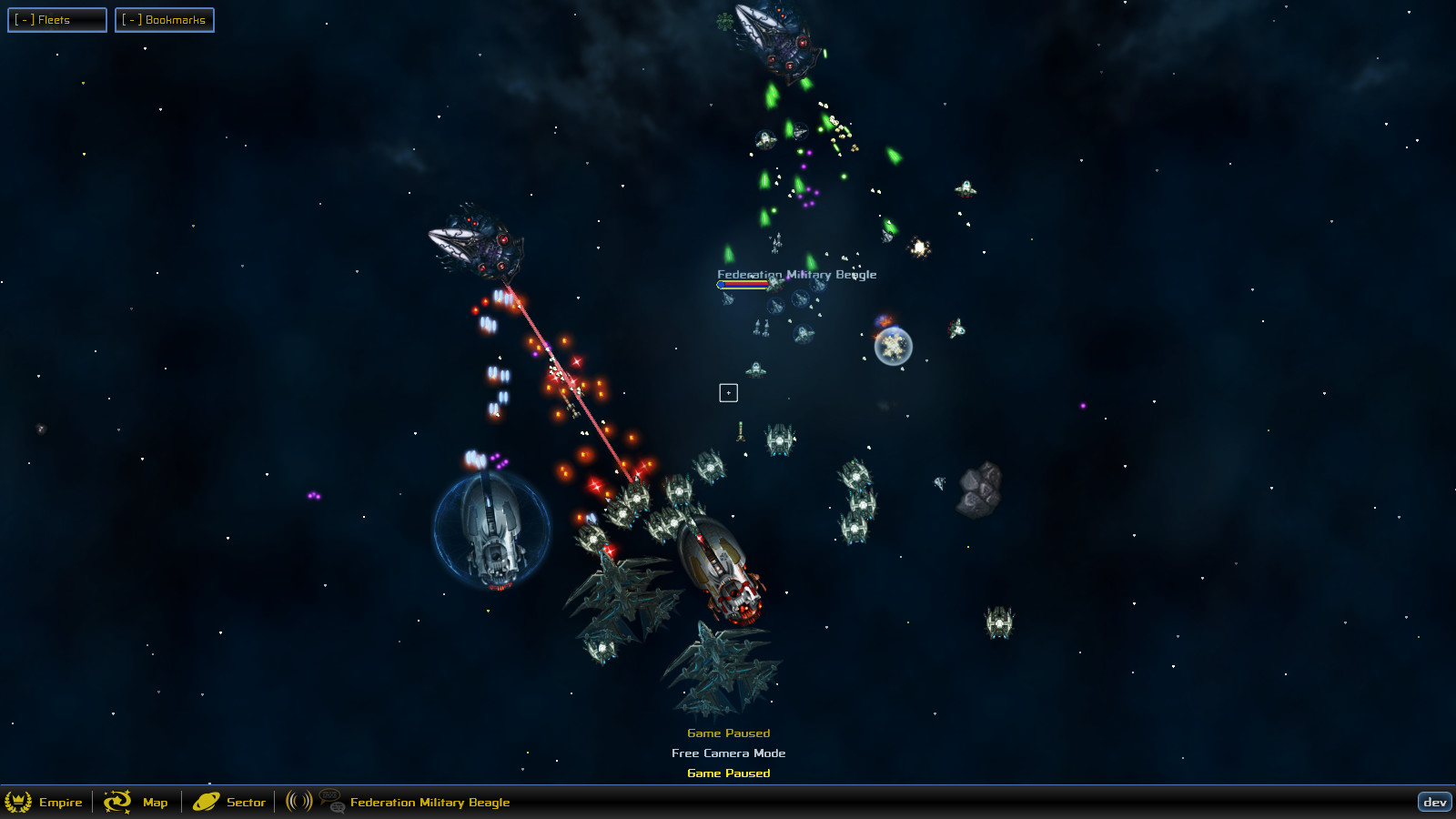
Task: Open the galaxy map via the swirl icon
Action: click(x=116, y=802)
